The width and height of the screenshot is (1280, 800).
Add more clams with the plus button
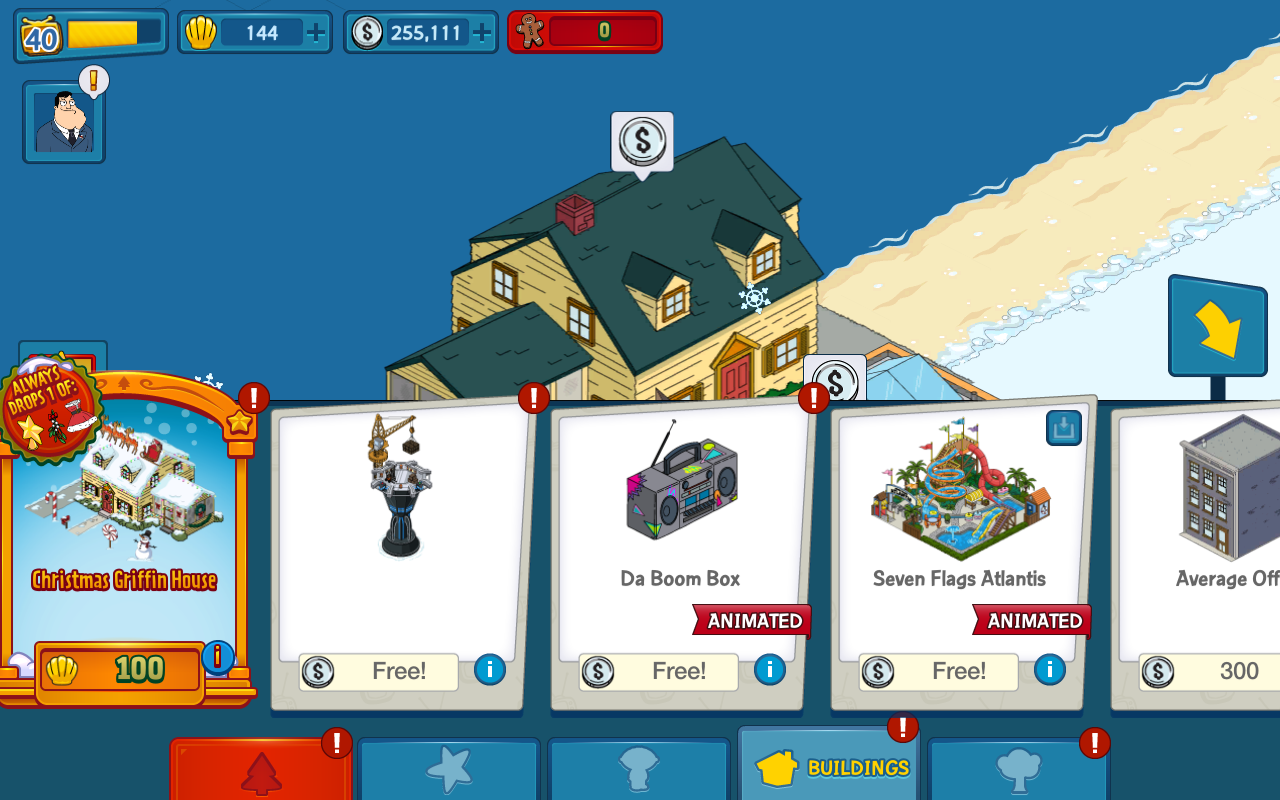(316, 33)
